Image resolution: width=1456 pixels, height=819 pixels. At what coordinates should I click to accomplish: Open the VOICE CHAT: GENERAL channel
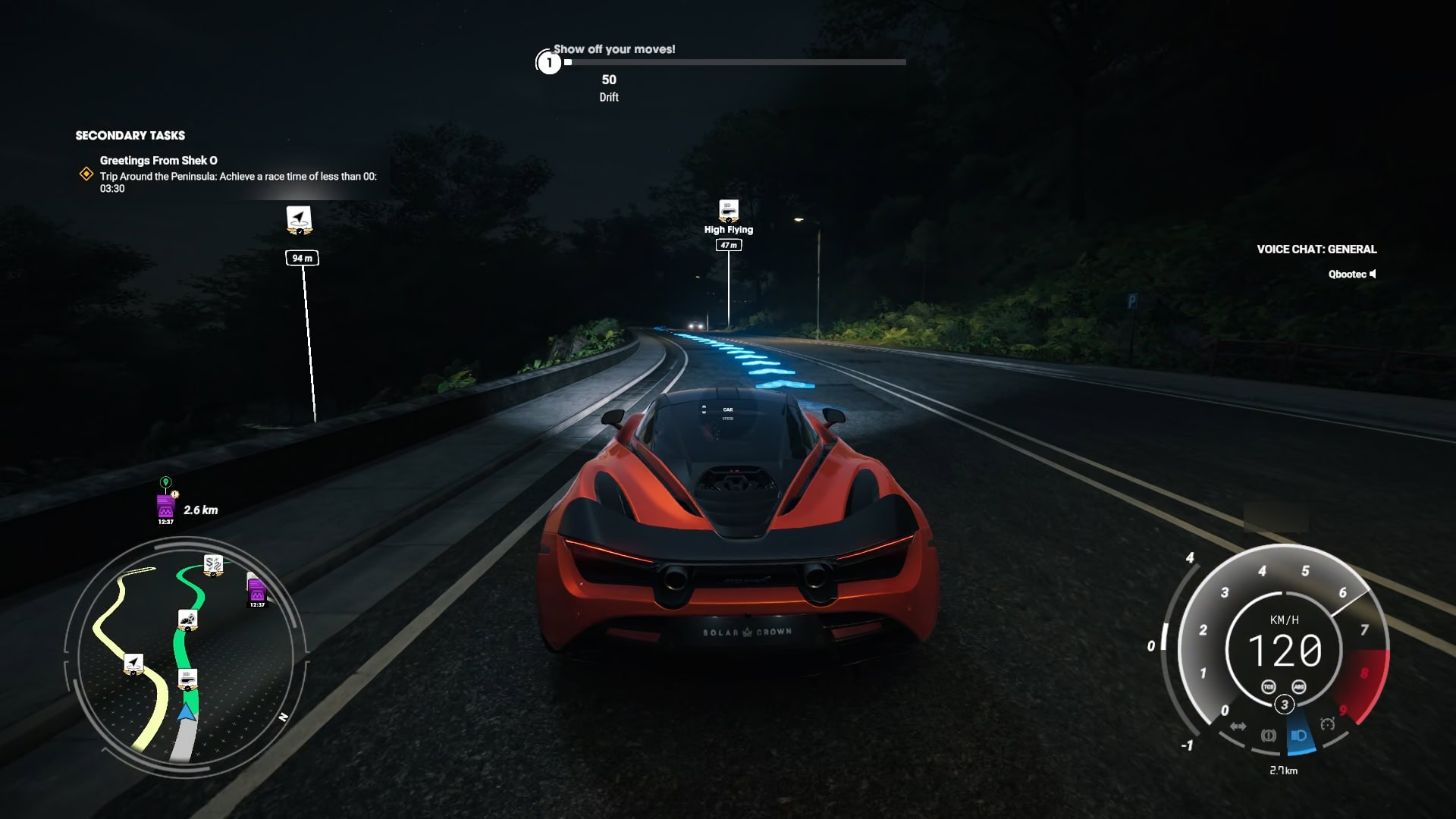pyautogui.click(x=1316, y=249)
